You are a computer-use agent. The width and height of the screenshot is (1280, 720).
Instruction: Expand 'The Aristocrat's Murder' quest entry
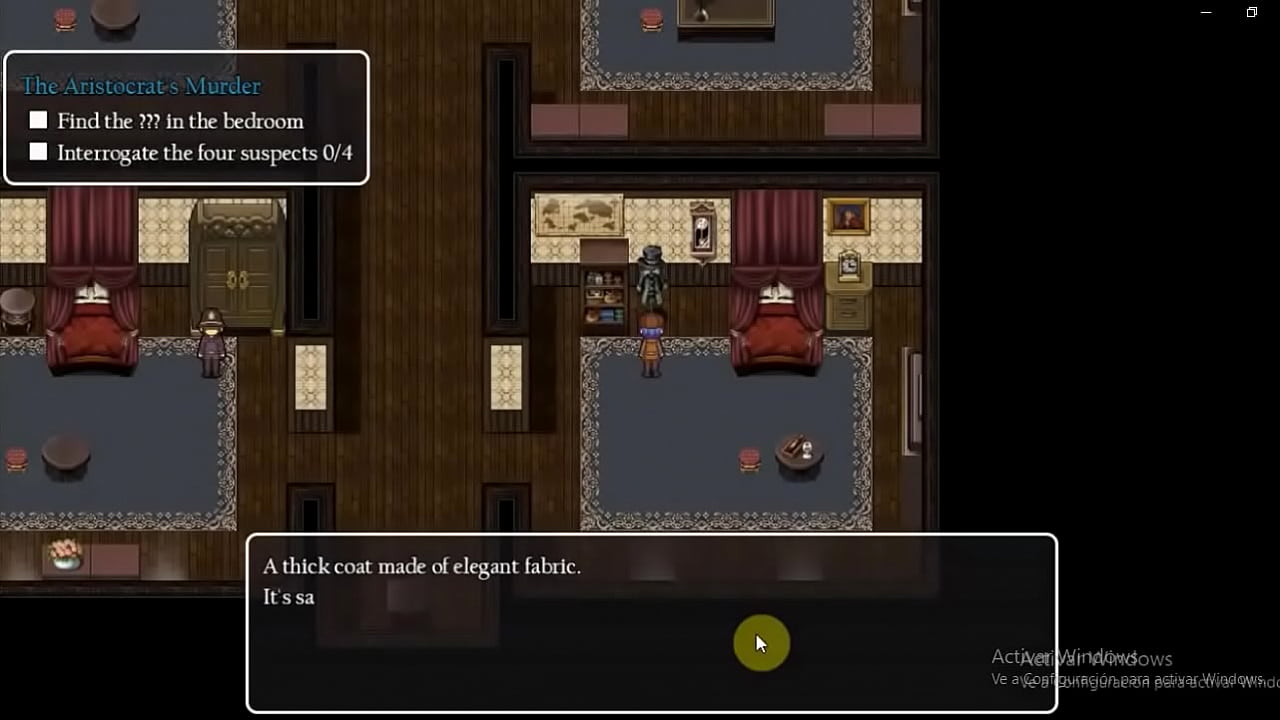pyautogui.click(x=140, y=86)
